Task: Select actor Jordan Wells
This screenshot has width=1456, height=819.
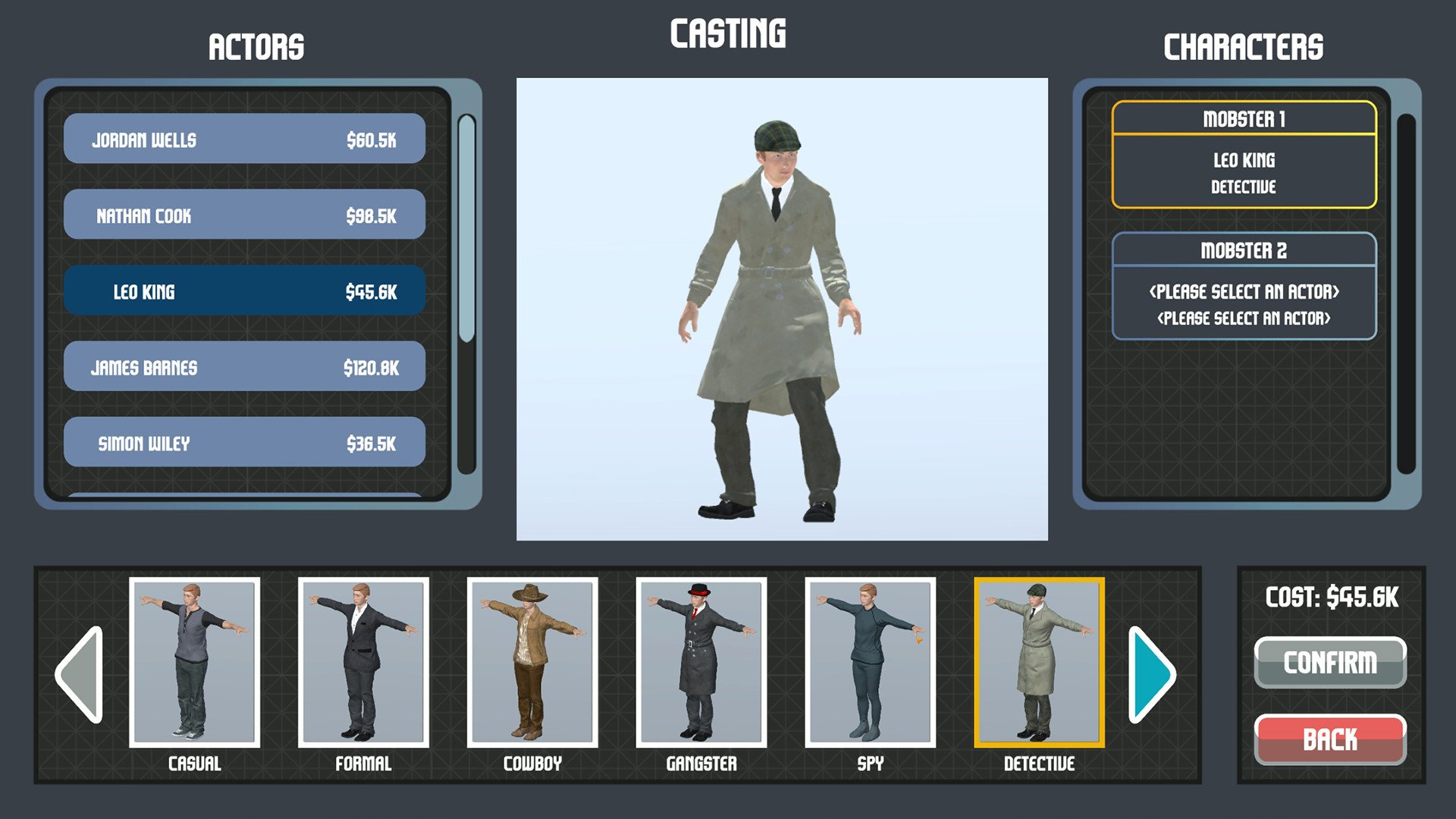Action: [x=244, y=139]
